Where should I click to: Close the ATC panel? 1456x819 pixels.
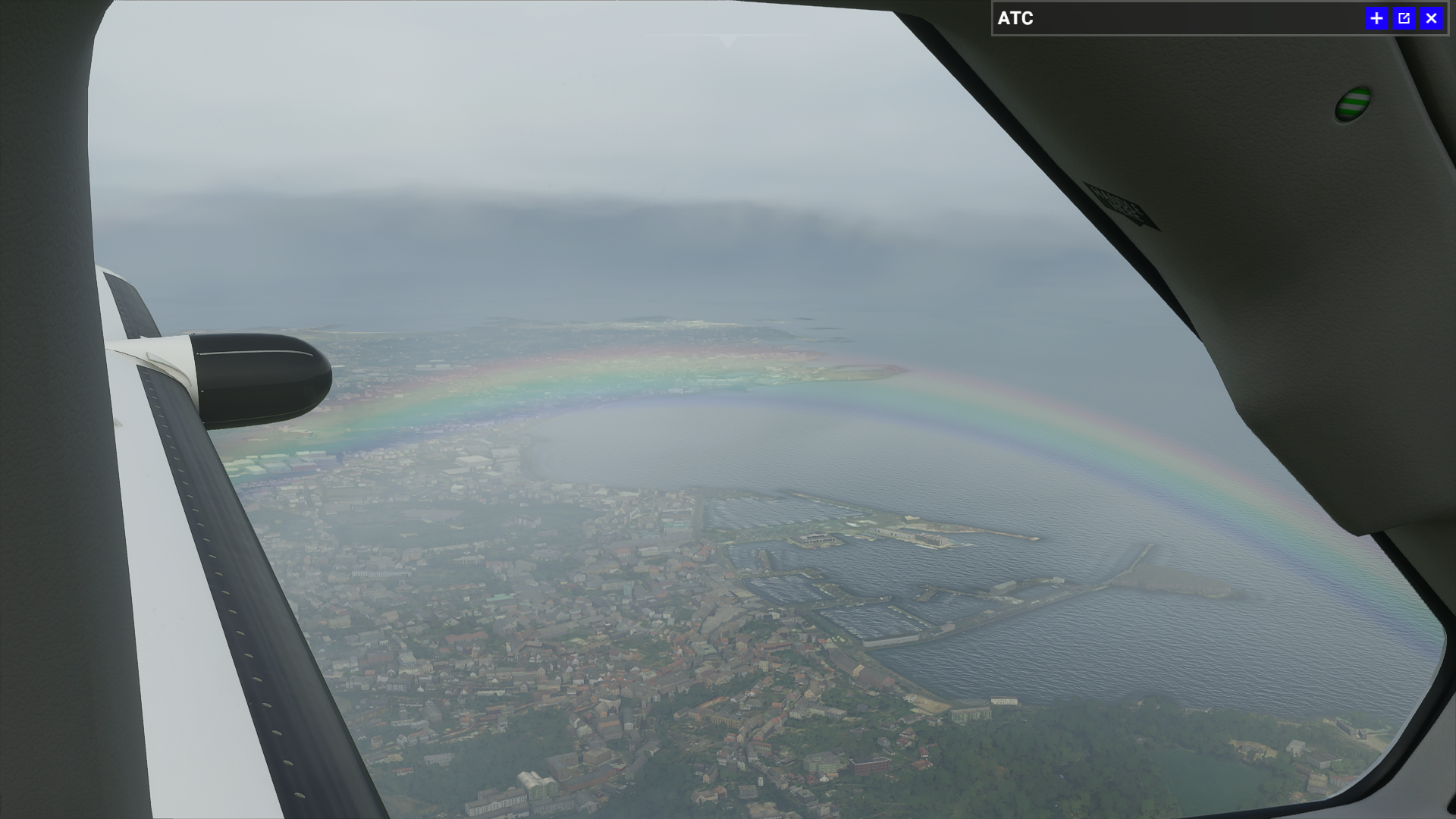[x=1431, y=18]
